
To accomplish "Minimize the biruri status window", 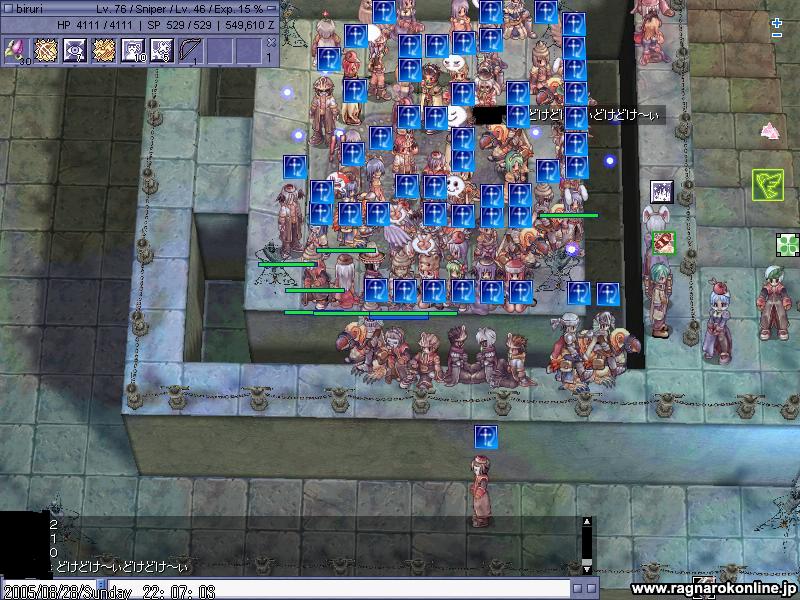I will [x=272, y=8].
